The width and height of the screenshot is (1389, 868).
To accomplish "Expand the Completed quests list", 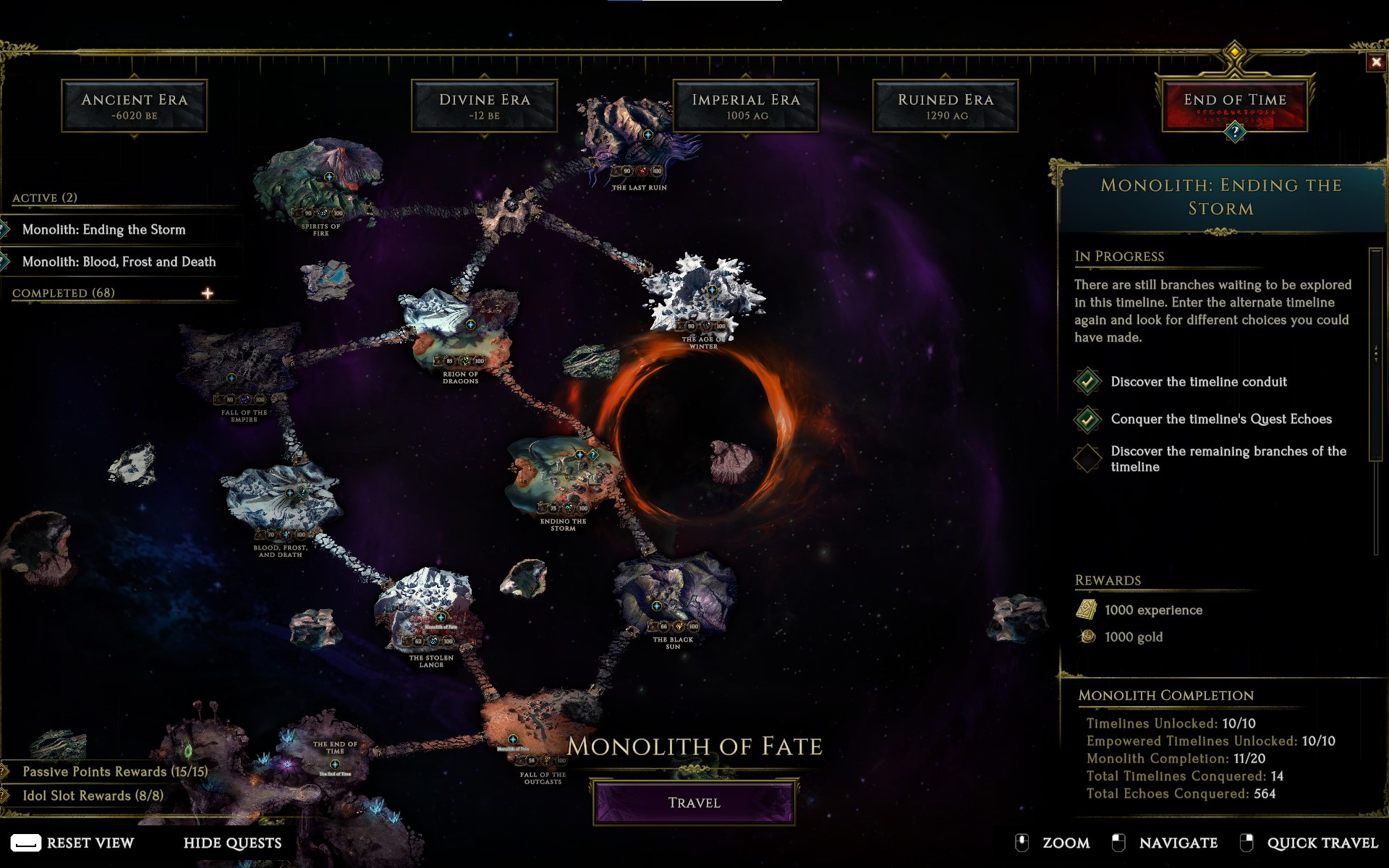I will (208, 293).
